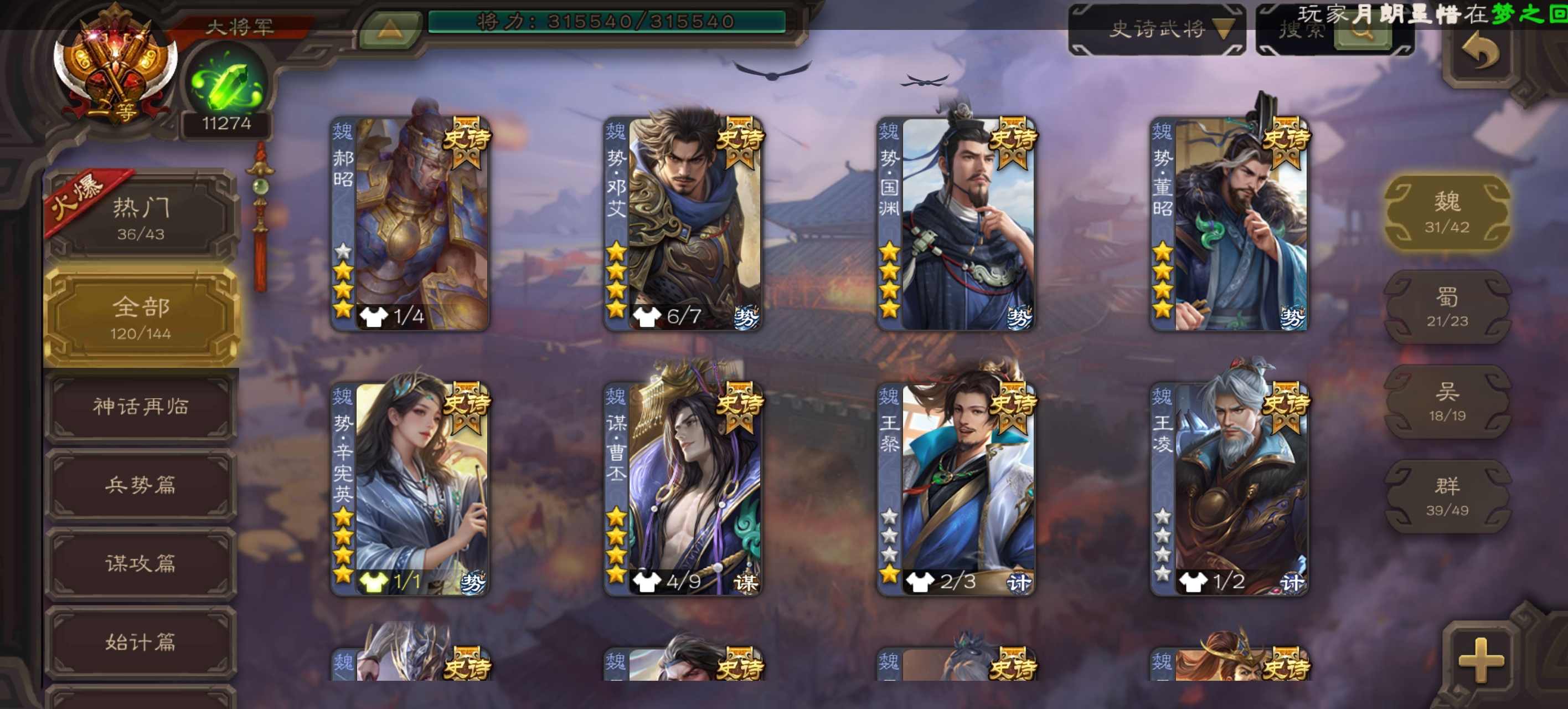Filter generals by 魏 faction
1568x709 pixels.
1447,212
